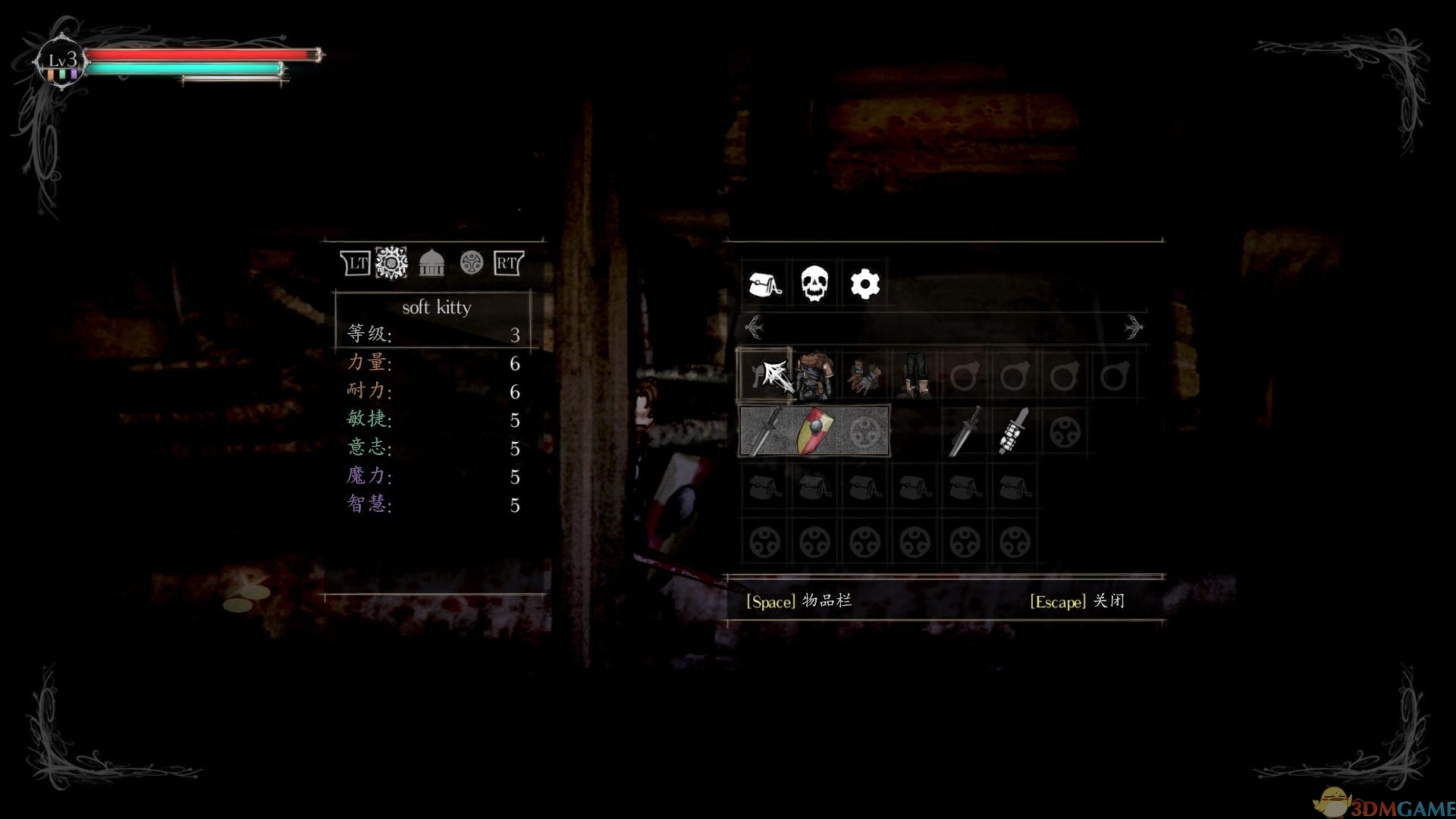This screenshot has height=819, width=1456.
Task: Open the gear settings tab
Action: (x=864, y=284)
